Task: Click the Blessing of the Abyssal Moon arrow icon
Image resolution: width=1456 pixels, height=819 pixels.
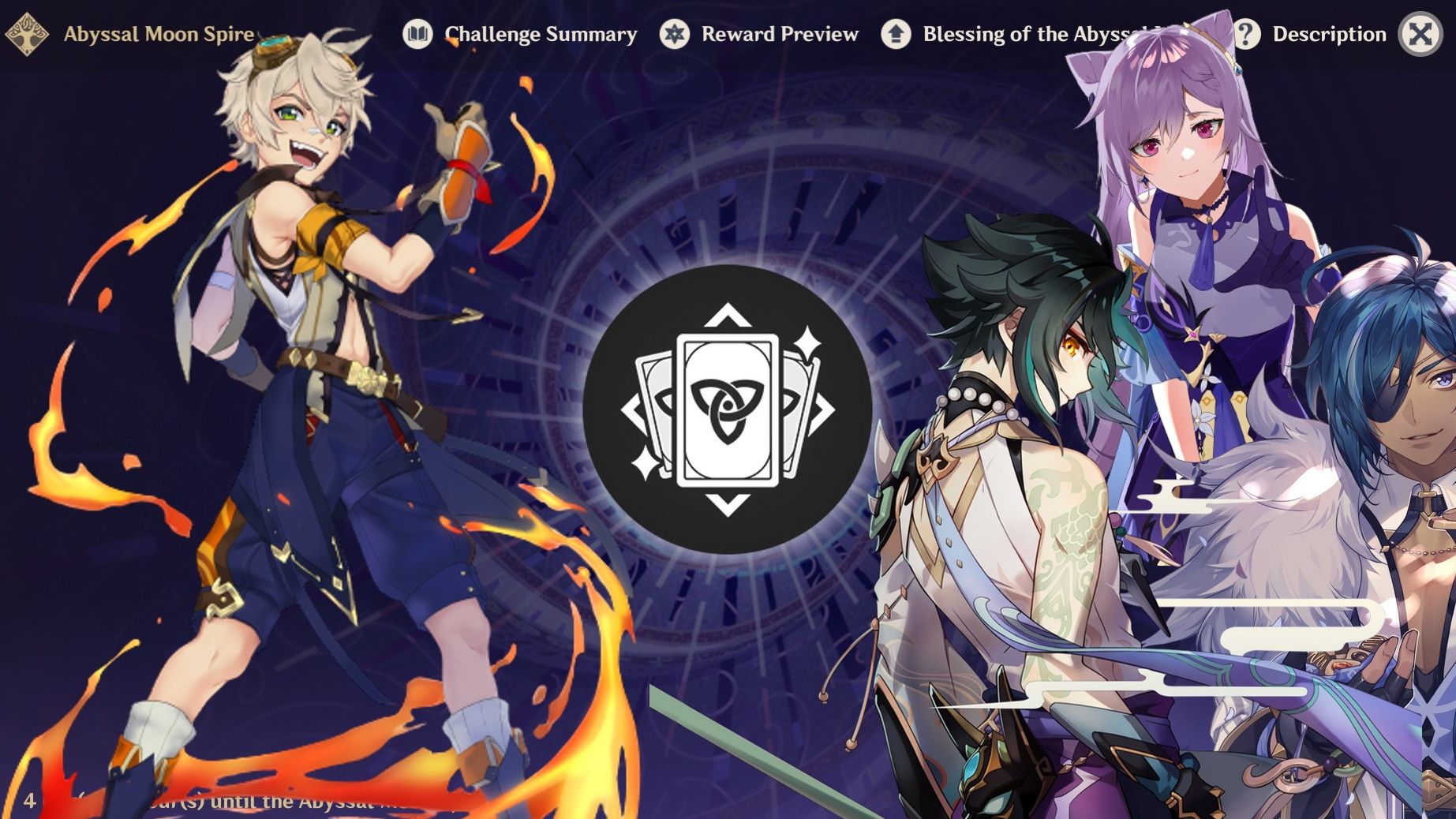Action: pyautogui.click(x=895, y=34)
